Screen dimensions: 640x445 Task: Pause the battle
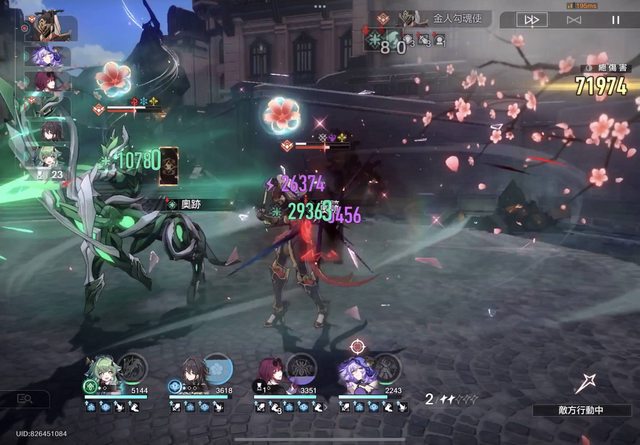[x=615, y=19]
